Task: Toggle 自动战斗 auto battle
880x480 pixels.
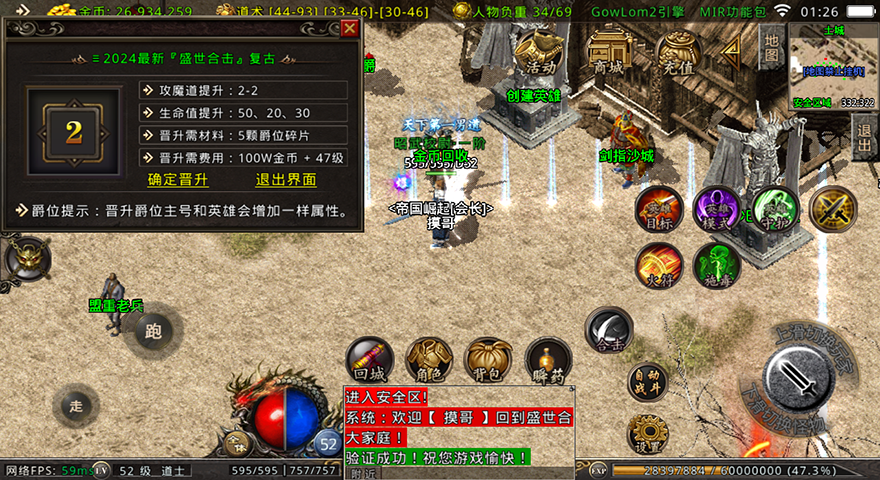Action: tap(647, 383)
